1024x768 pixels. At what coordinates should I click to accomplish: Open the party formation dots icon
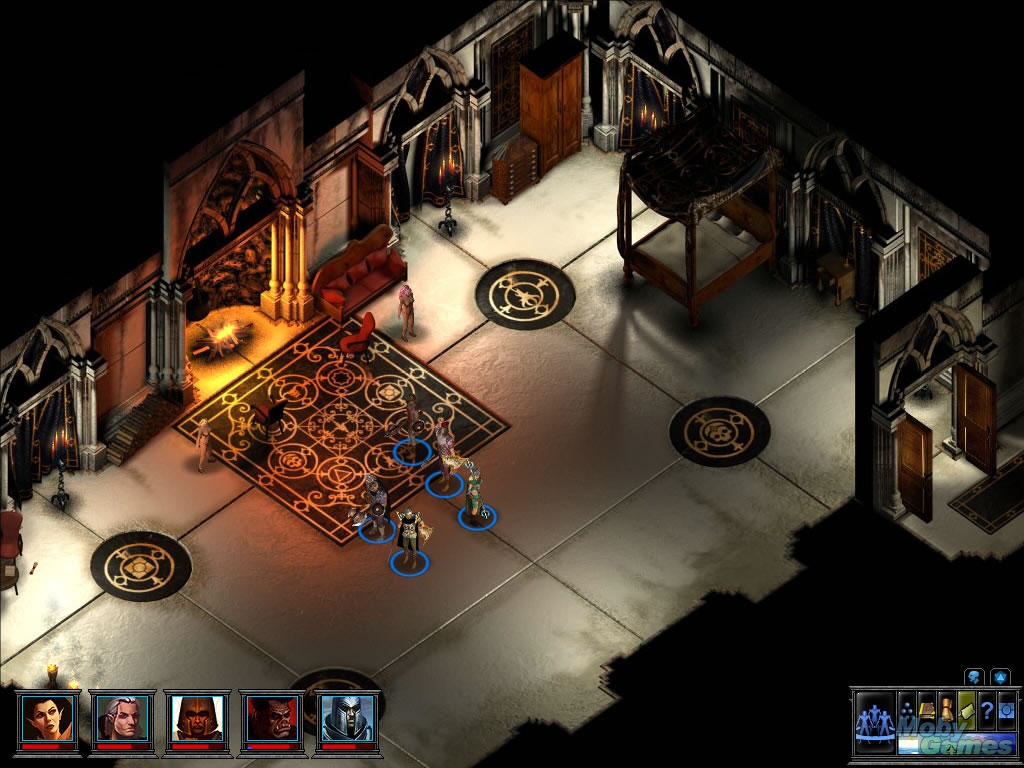[x=907, y=709]
